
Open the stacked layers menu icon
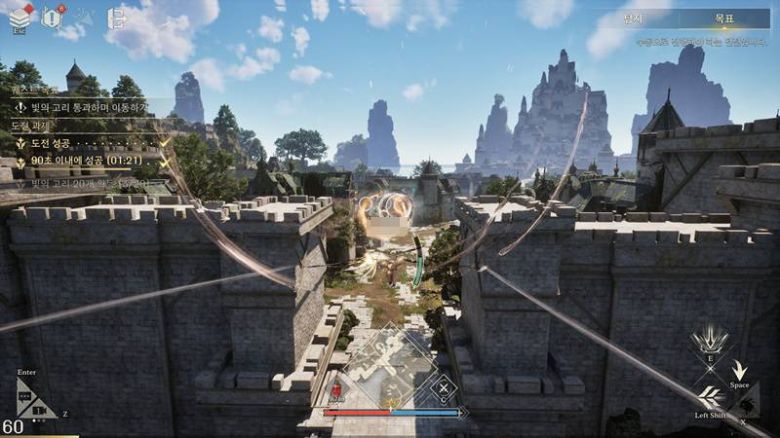[20, 17]
